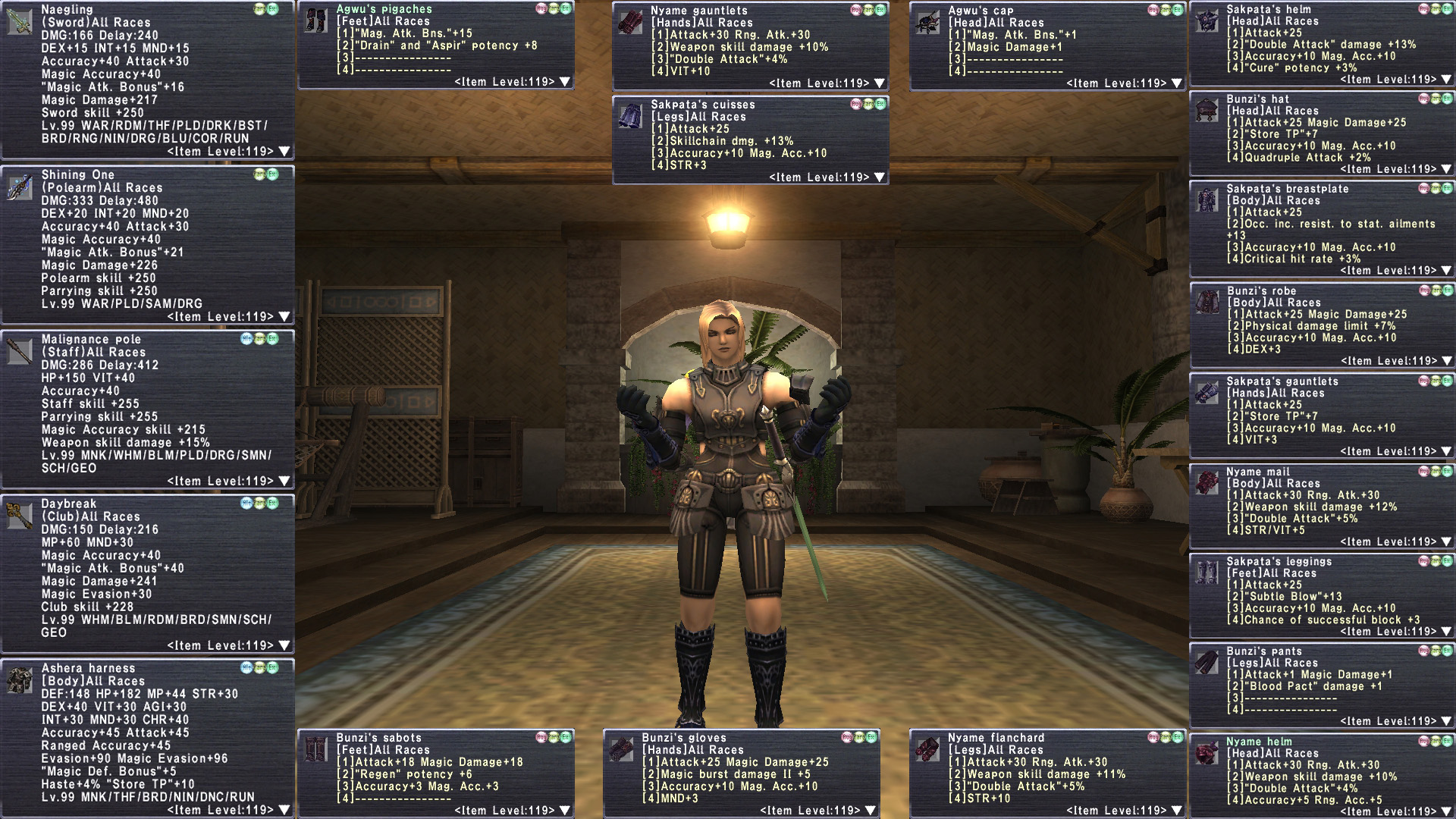1456x819 pixels.
Task: Choose the Sakpata's breastplate icon
Action: click(x=1207, y=200)
